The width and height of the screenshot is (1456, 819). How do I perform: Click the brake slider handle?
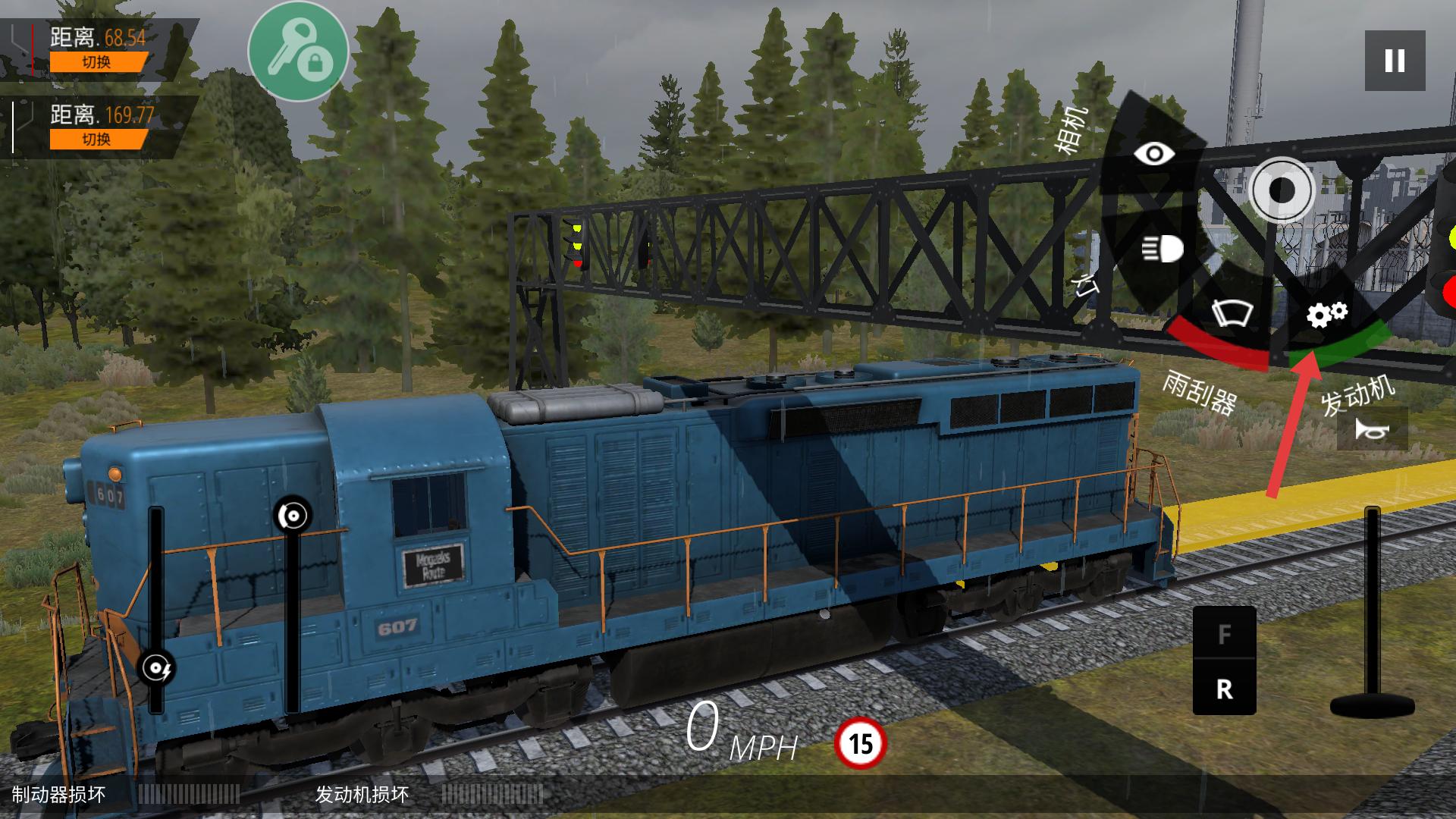293,516
